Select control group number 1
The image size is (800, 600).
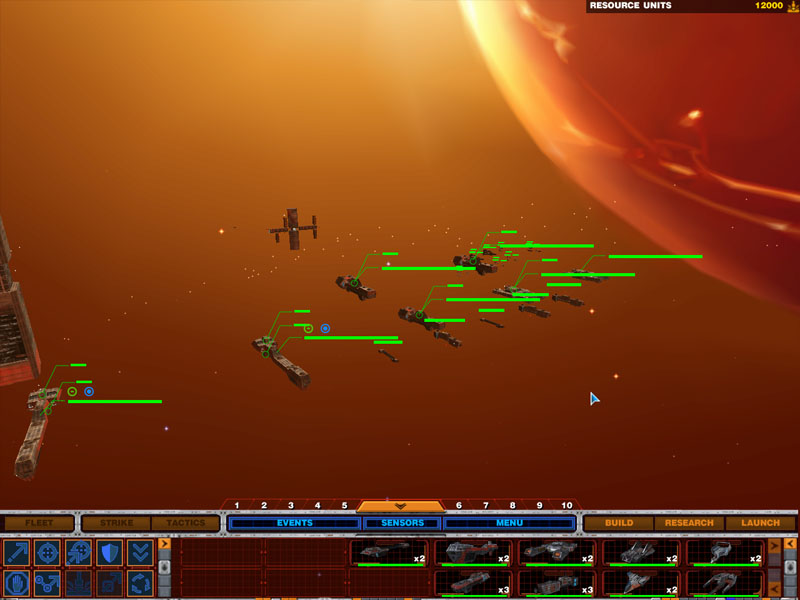click(x=237, y=506)
